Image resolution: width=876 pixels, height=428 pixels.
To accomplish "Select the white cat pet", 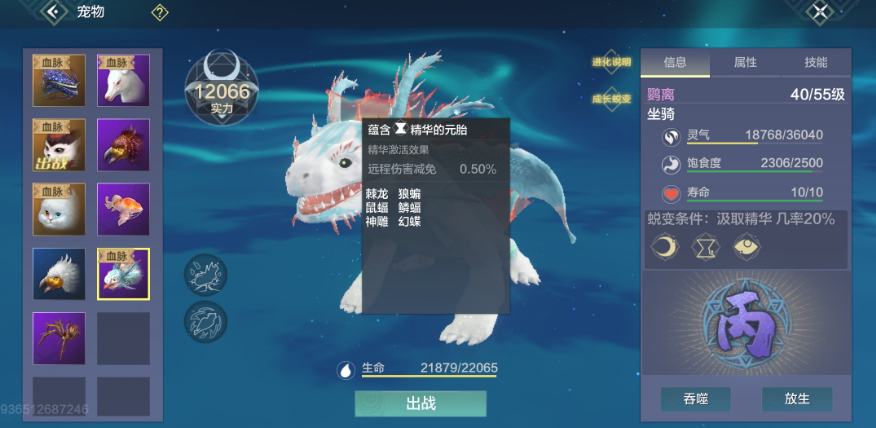I will coord(59,209).
